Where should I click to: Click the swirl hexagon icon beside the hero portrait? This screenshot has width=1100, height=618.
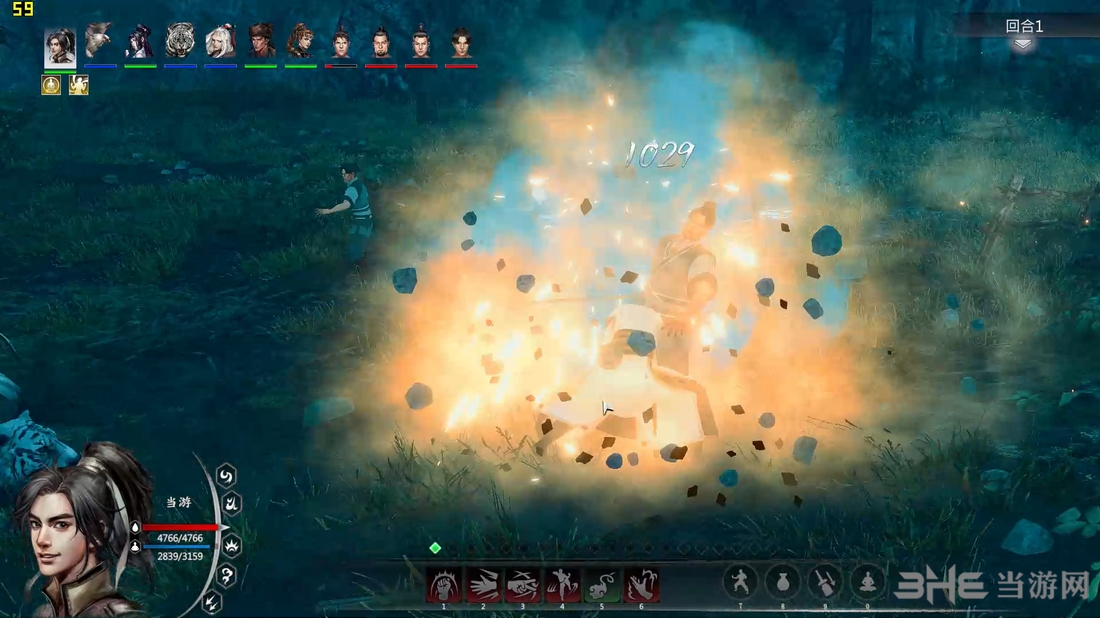point(226,475)
